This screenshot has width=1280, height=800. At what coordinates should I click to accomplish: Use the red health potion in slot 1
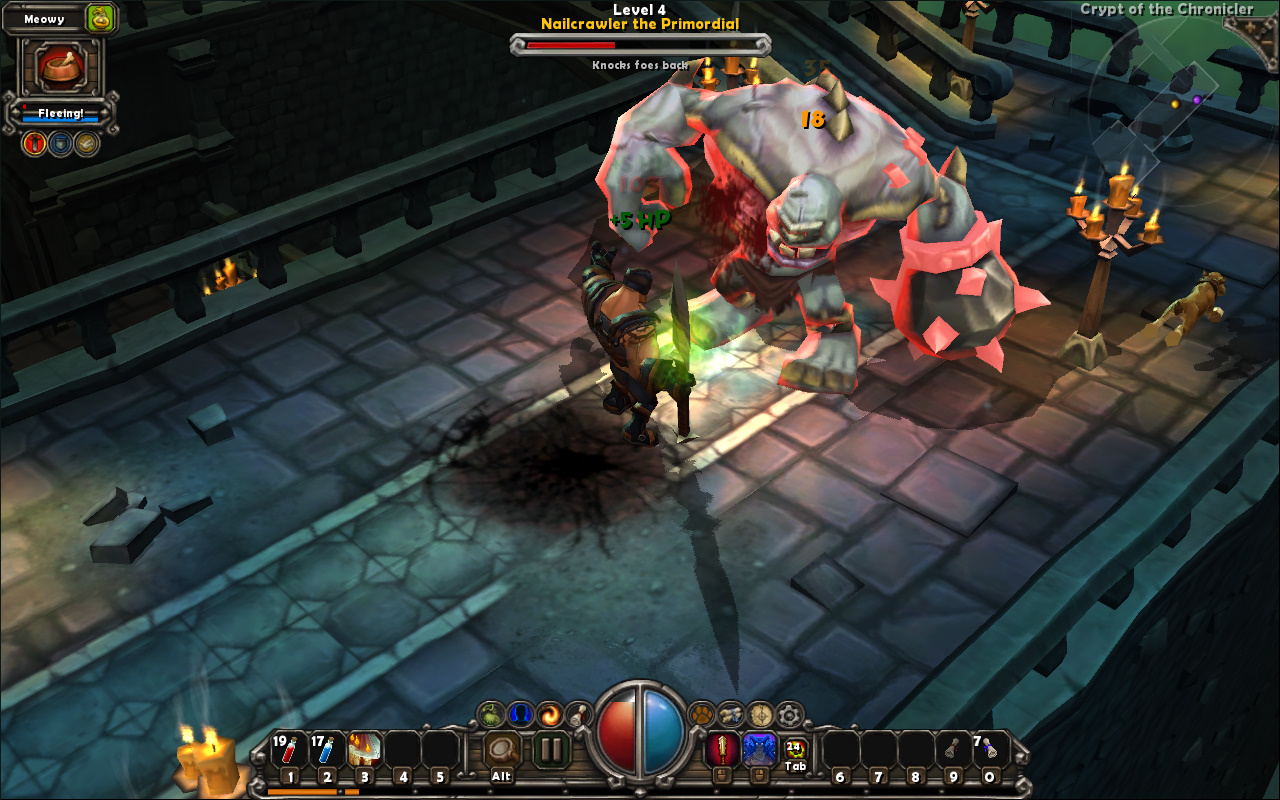[x=289, y=750]
